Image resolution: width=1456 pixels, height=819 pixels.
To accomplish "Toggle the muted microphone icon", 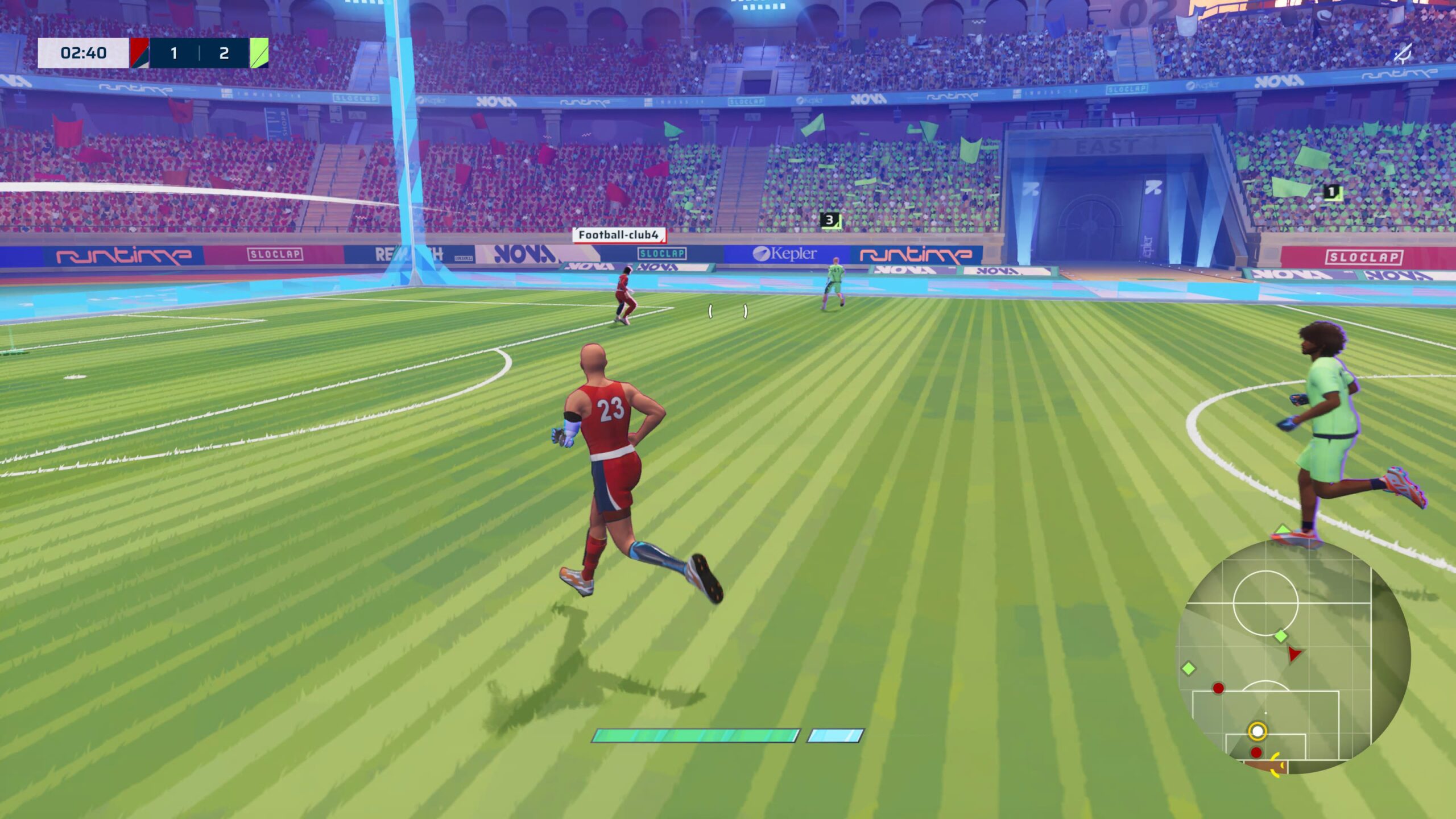I will (1403, 55).
